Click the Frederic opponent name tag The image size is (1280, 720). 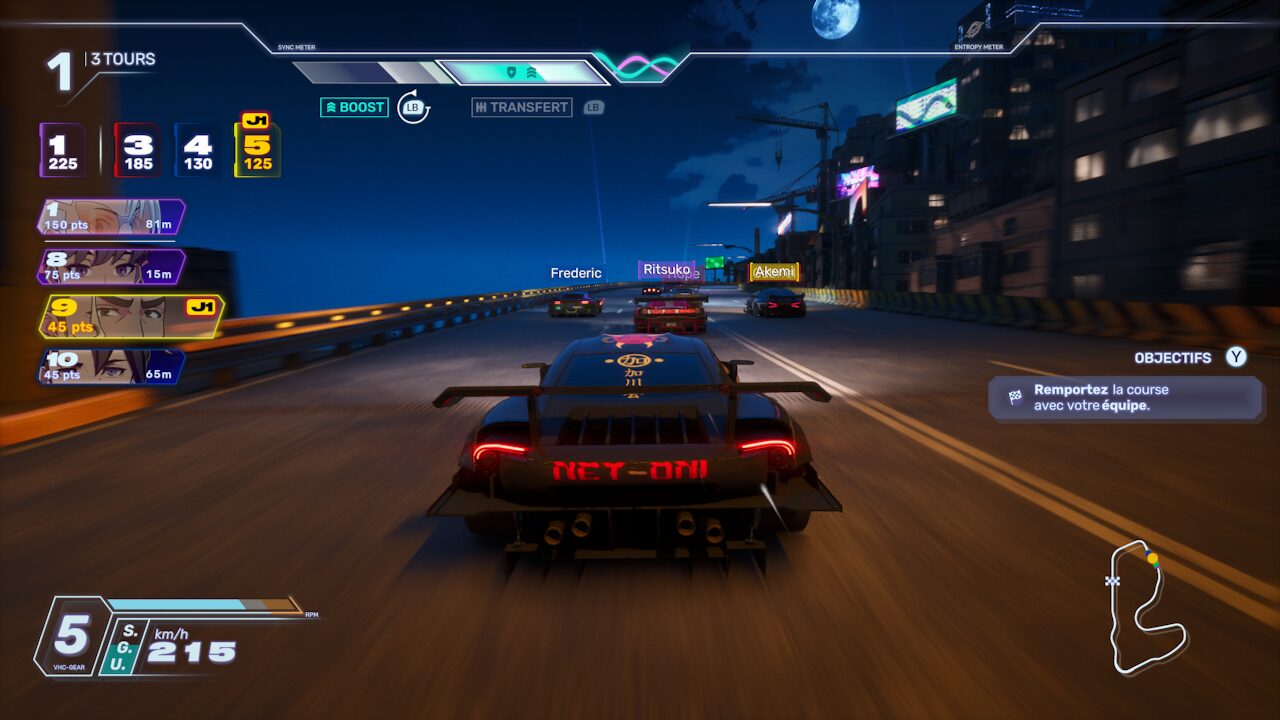point(576,273)
